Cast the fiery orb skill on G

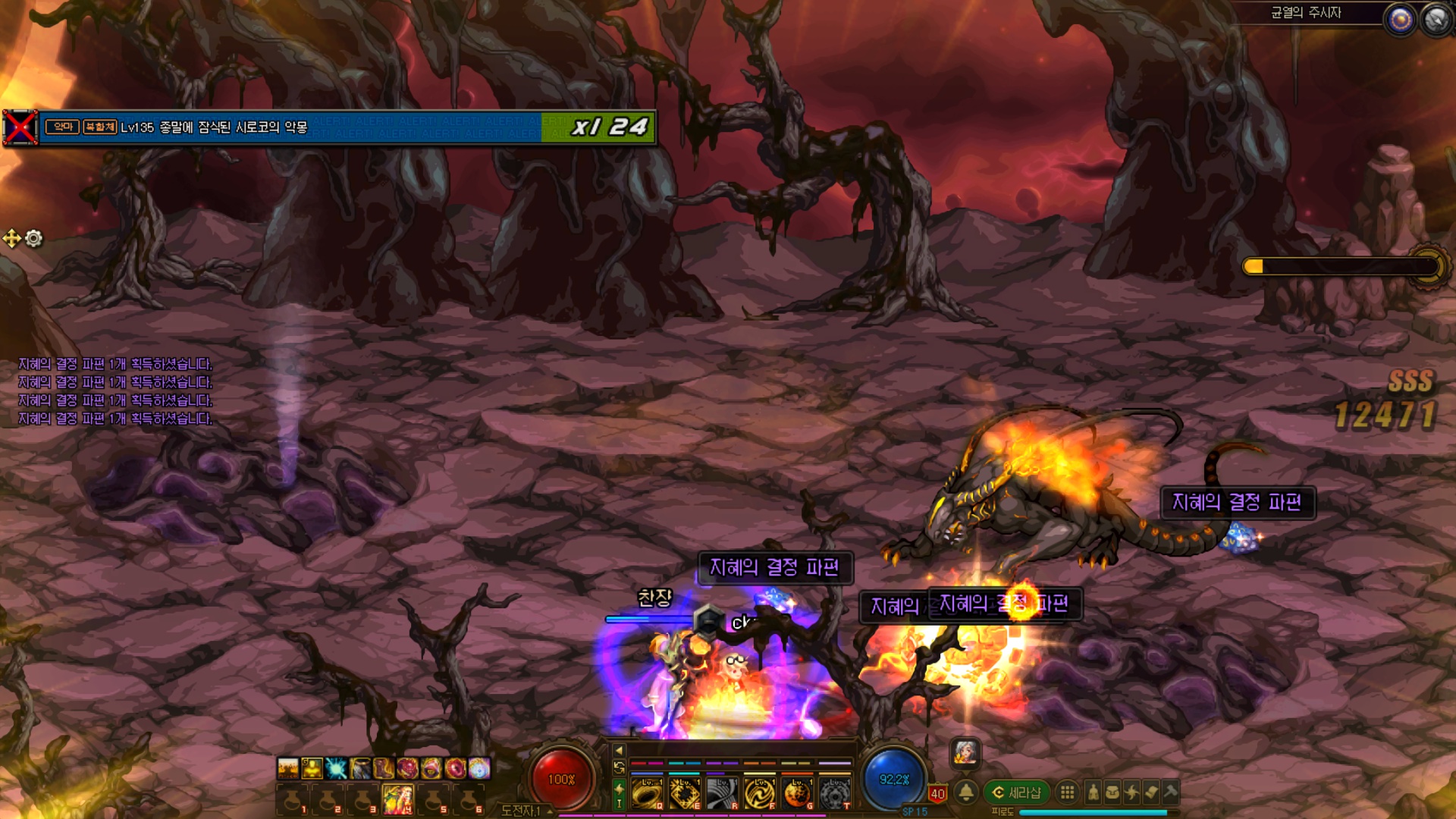click(x=797, y=793)
